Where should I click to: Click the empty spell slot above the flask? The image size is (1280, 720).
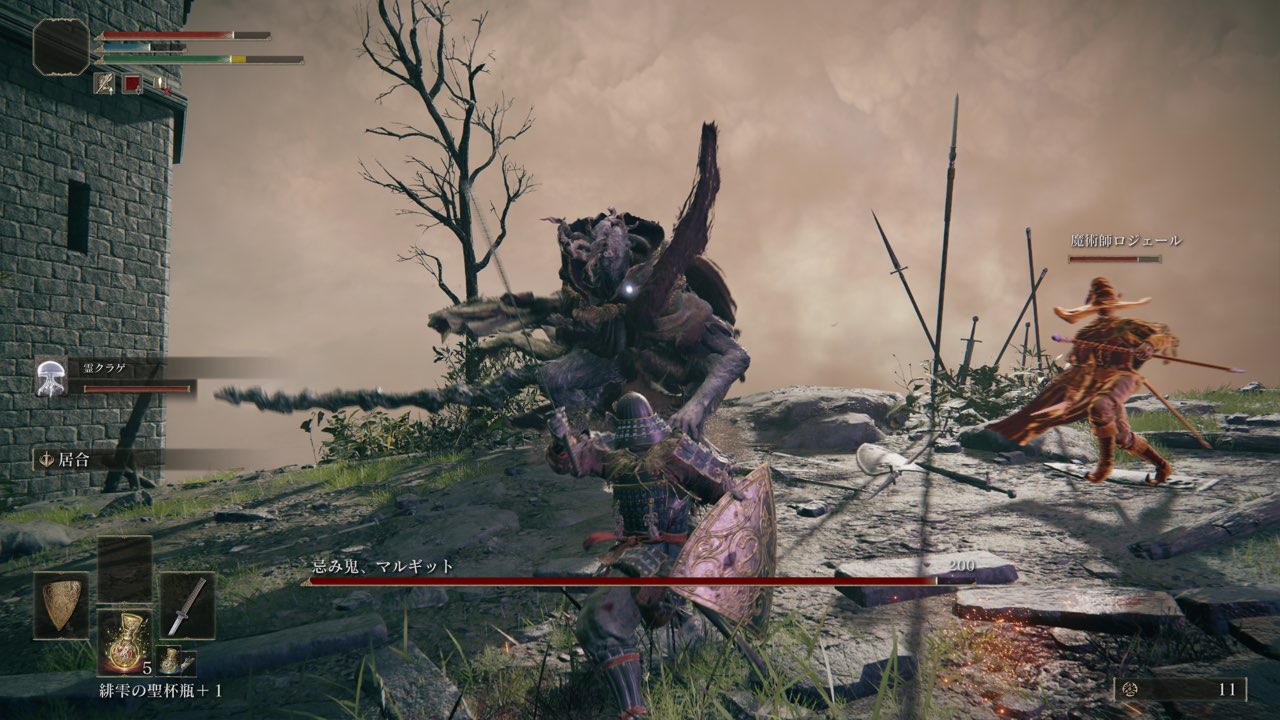tap(125, 569)
